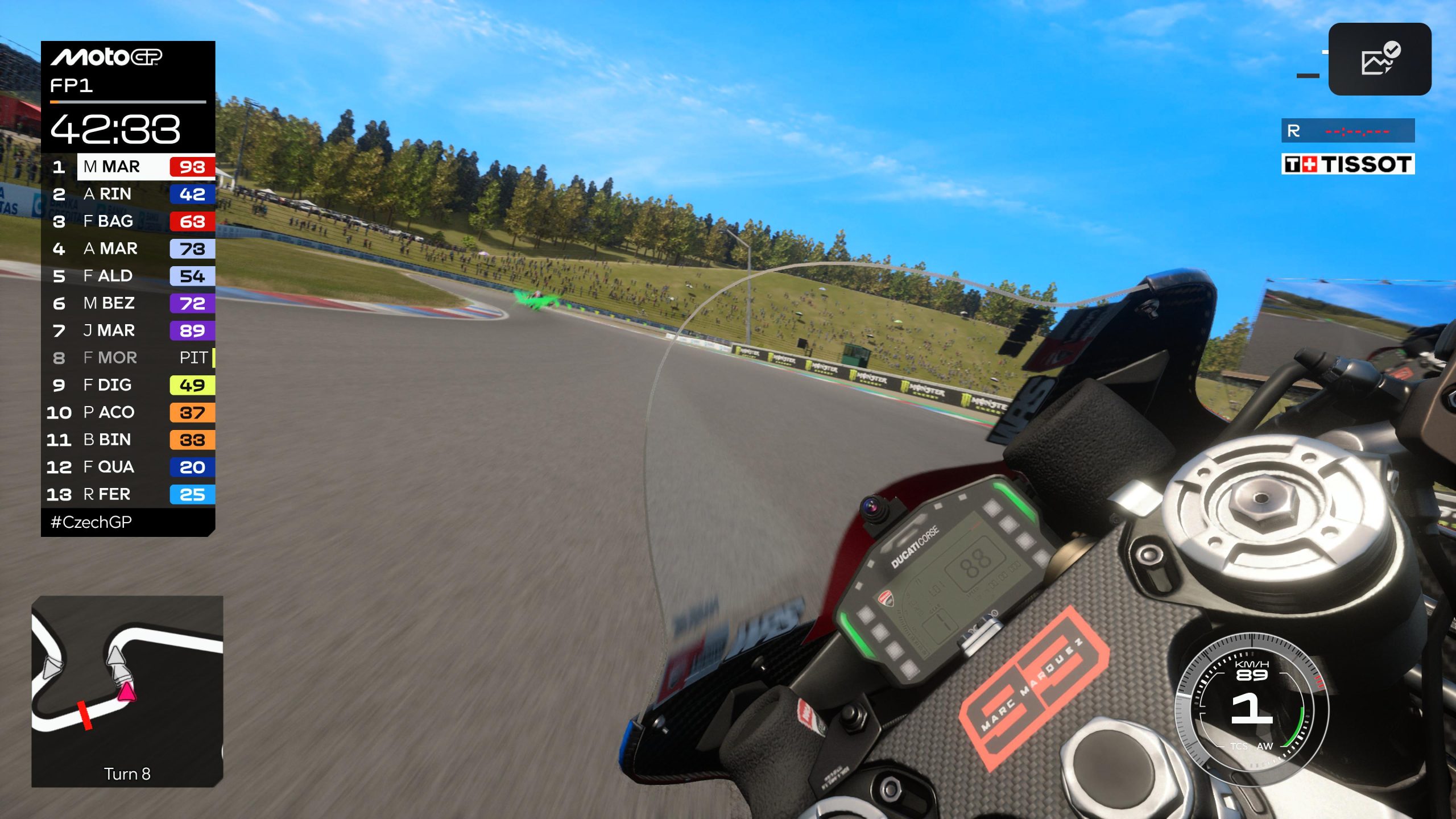
Task: Click the track minimap showing Turn 8
Action: click(127, 691)
